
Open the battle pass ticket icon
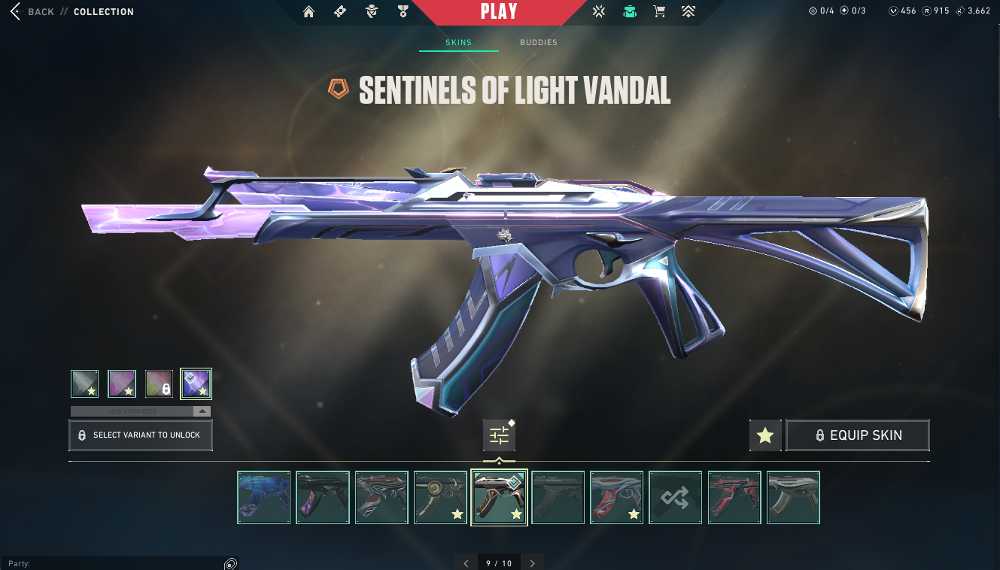340,12
